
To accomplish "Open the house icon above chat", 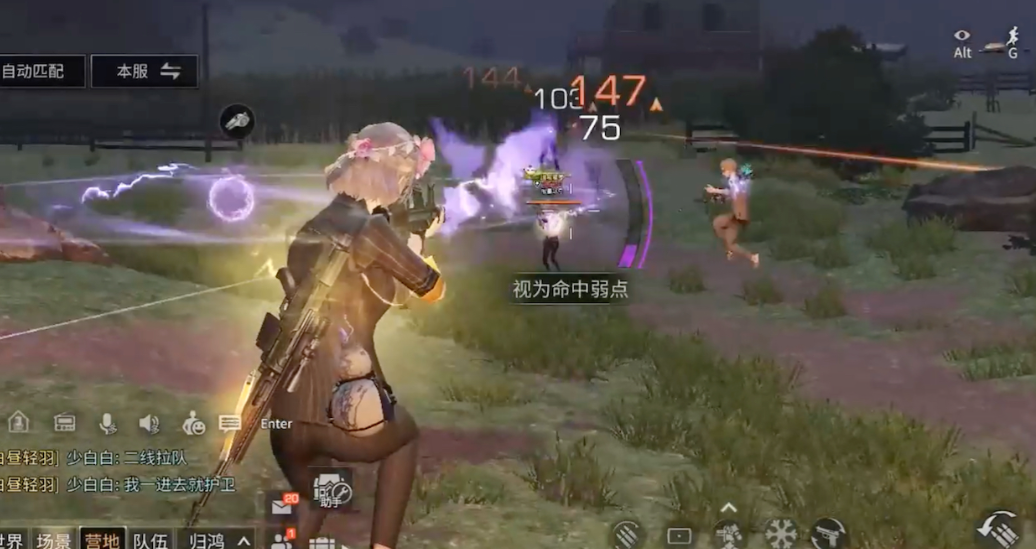I will 19,422.
